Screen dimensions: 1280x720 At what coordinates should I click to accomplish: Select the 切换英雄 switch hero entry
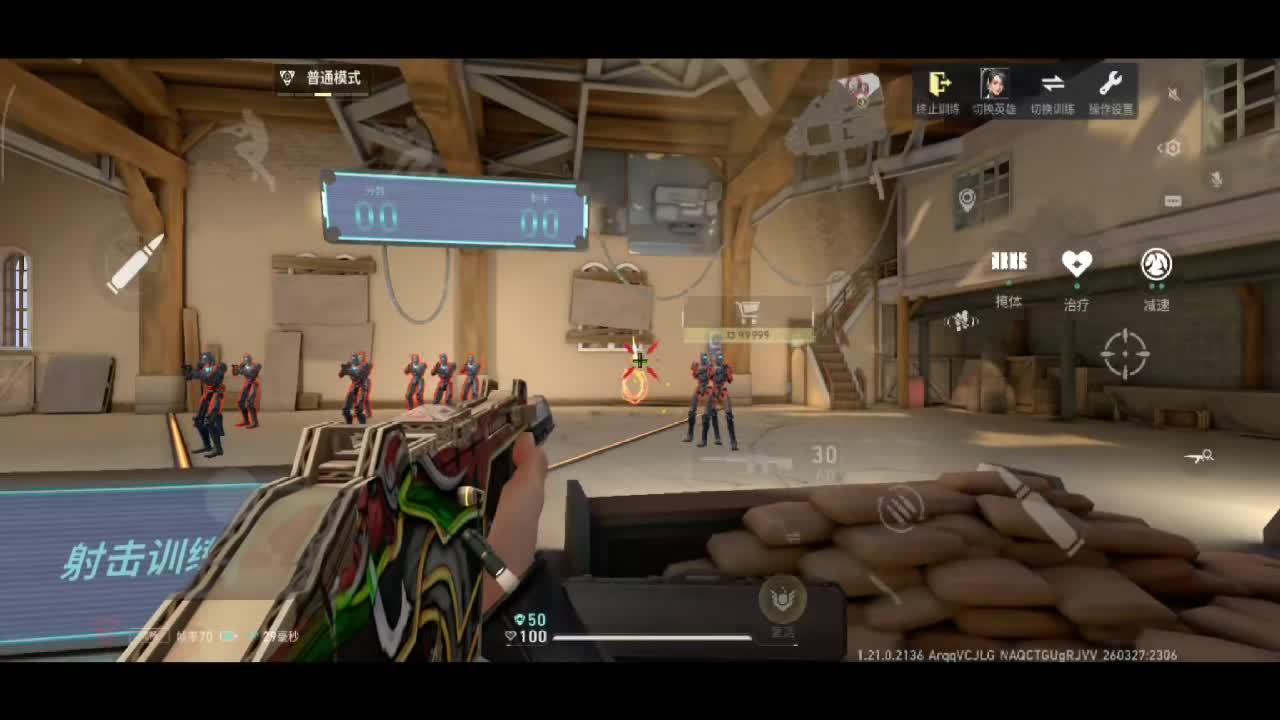(x=995, y=85)
